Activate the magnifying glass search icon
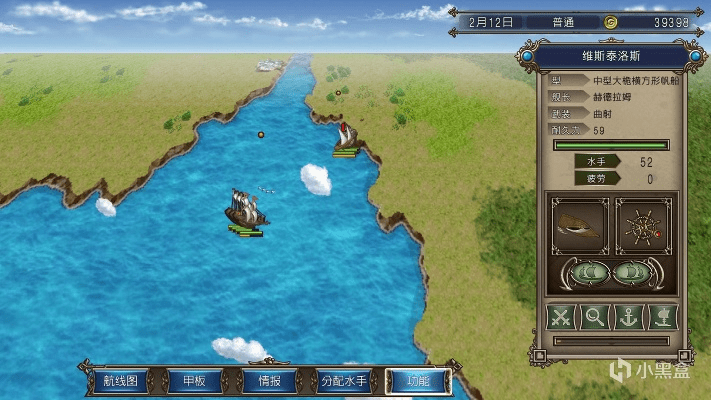Screen dimensions: 711x400 tap(595, 317)
